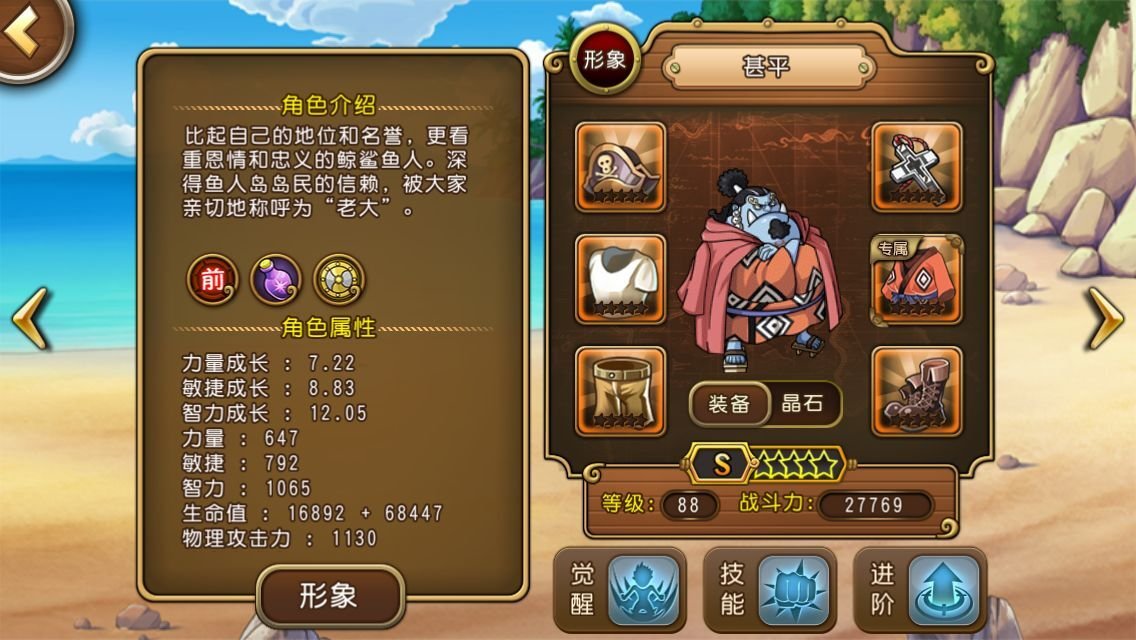This screenshot has width=1136, height=640.
Task: Select the pirate hat equipment slot
Action: pos(621,167)
